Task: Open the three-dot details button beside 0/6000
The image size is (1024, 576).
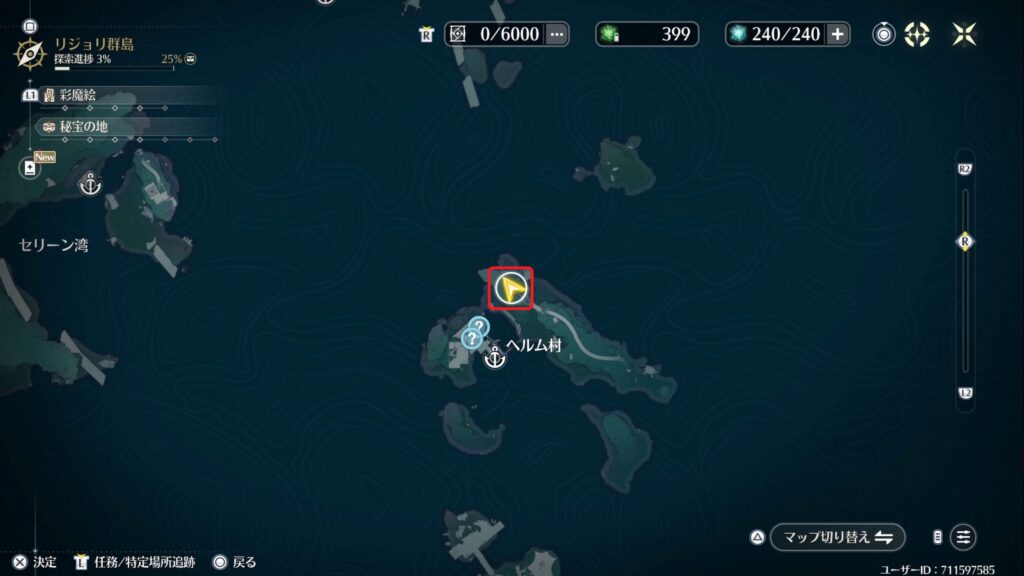Action: coord(557,35)
